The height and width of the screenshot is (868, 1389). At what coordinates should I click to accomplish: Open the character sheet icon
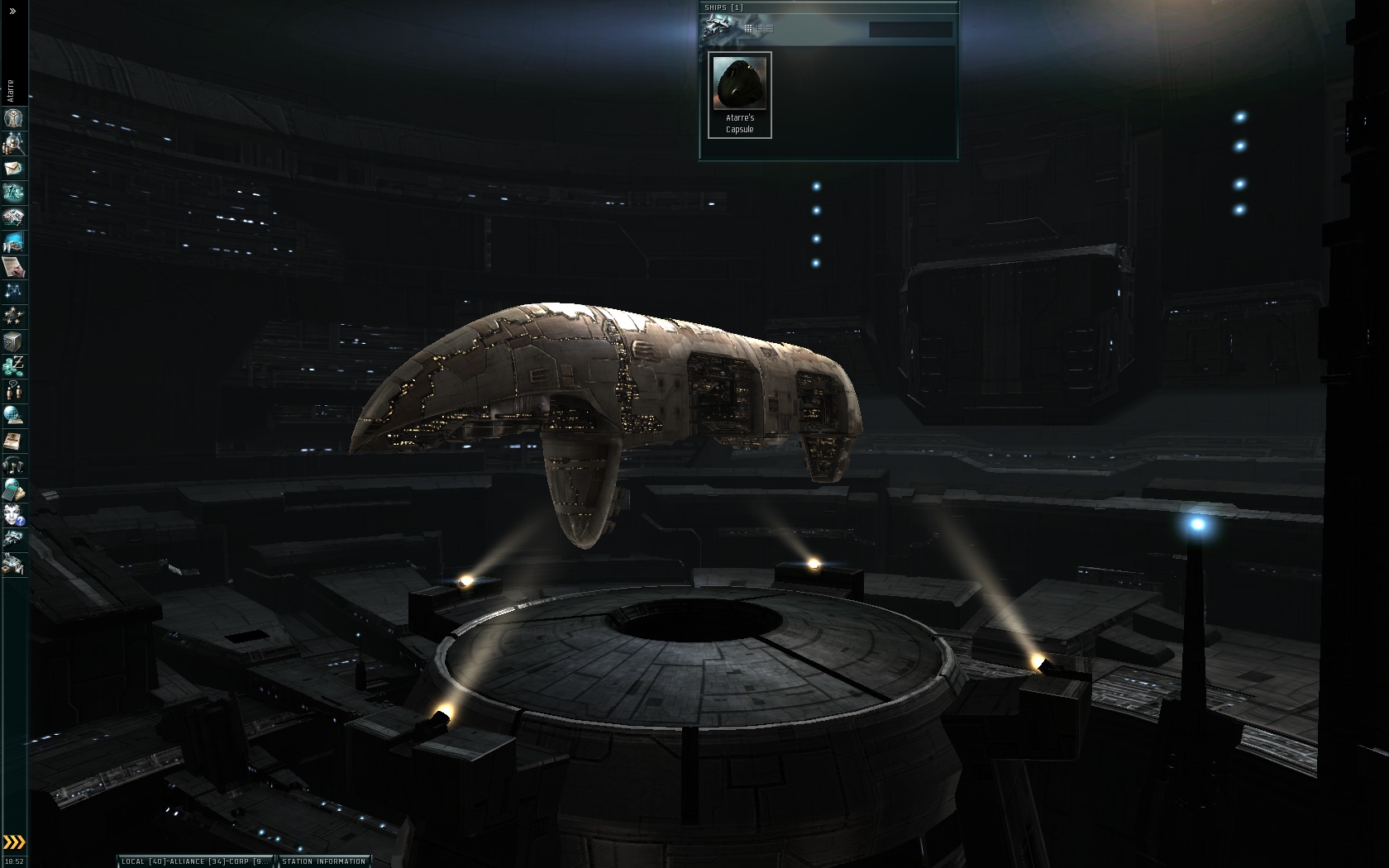[13, 118]
